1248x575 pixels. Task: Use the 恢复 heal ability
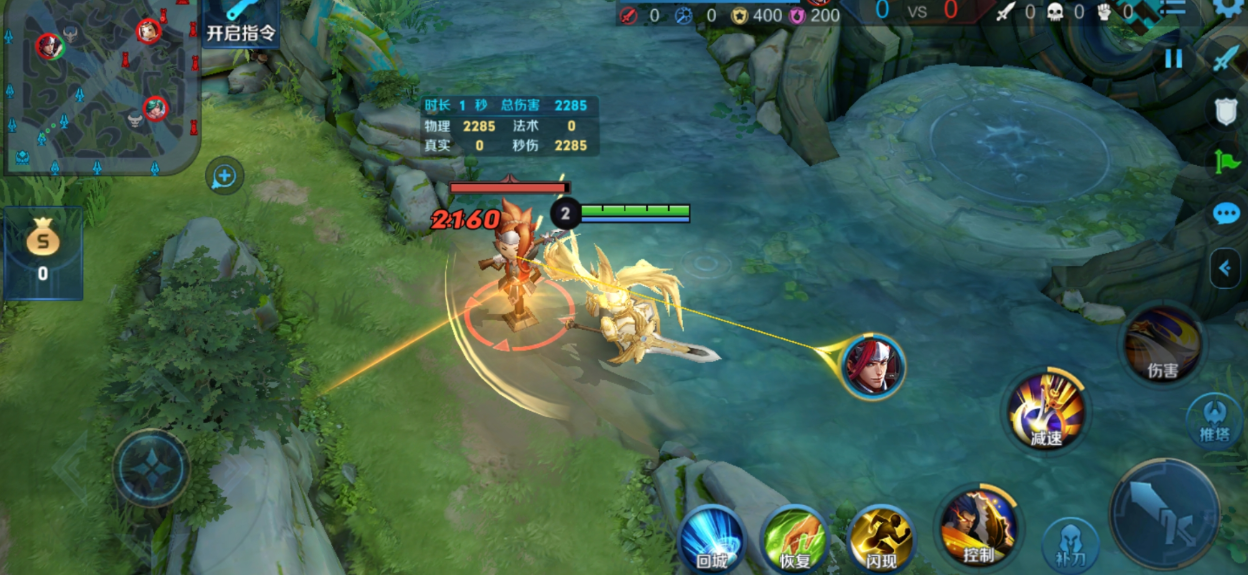(x=795, y=541)
